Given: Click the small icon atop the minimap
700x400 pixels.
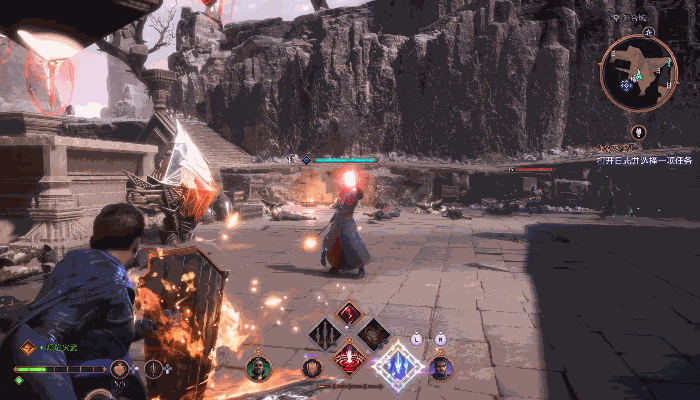Looking at the screenshot, I should tap(648, 32).
